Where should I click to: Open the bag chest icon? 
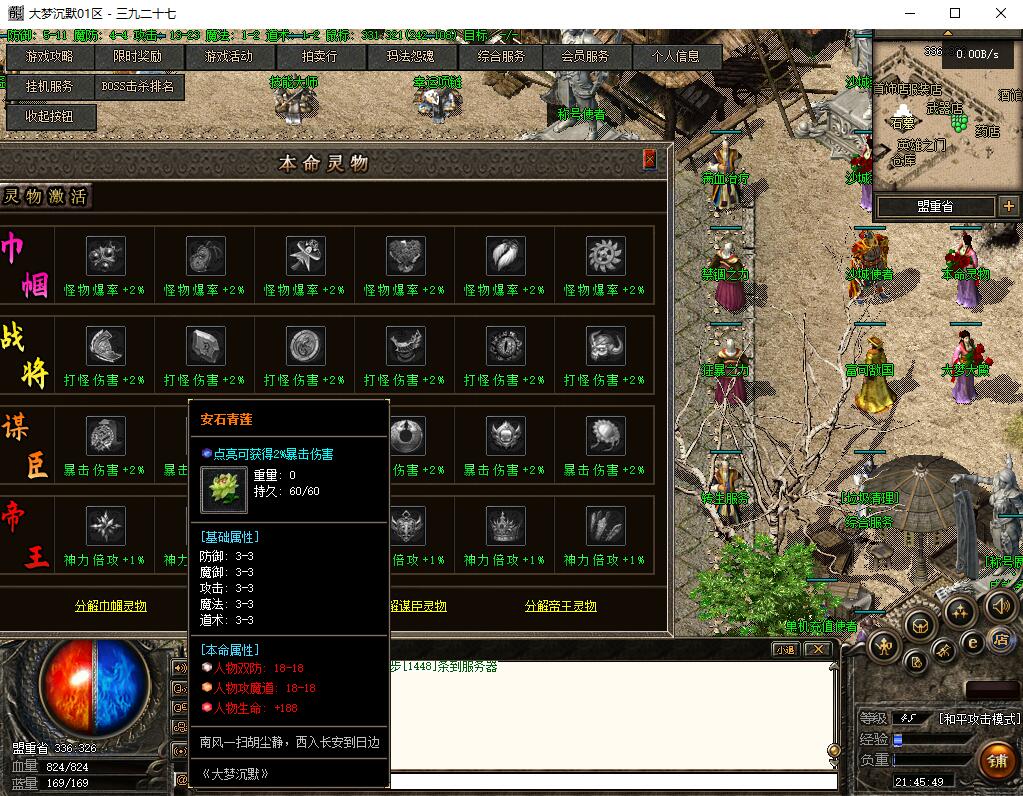(919, 626)
